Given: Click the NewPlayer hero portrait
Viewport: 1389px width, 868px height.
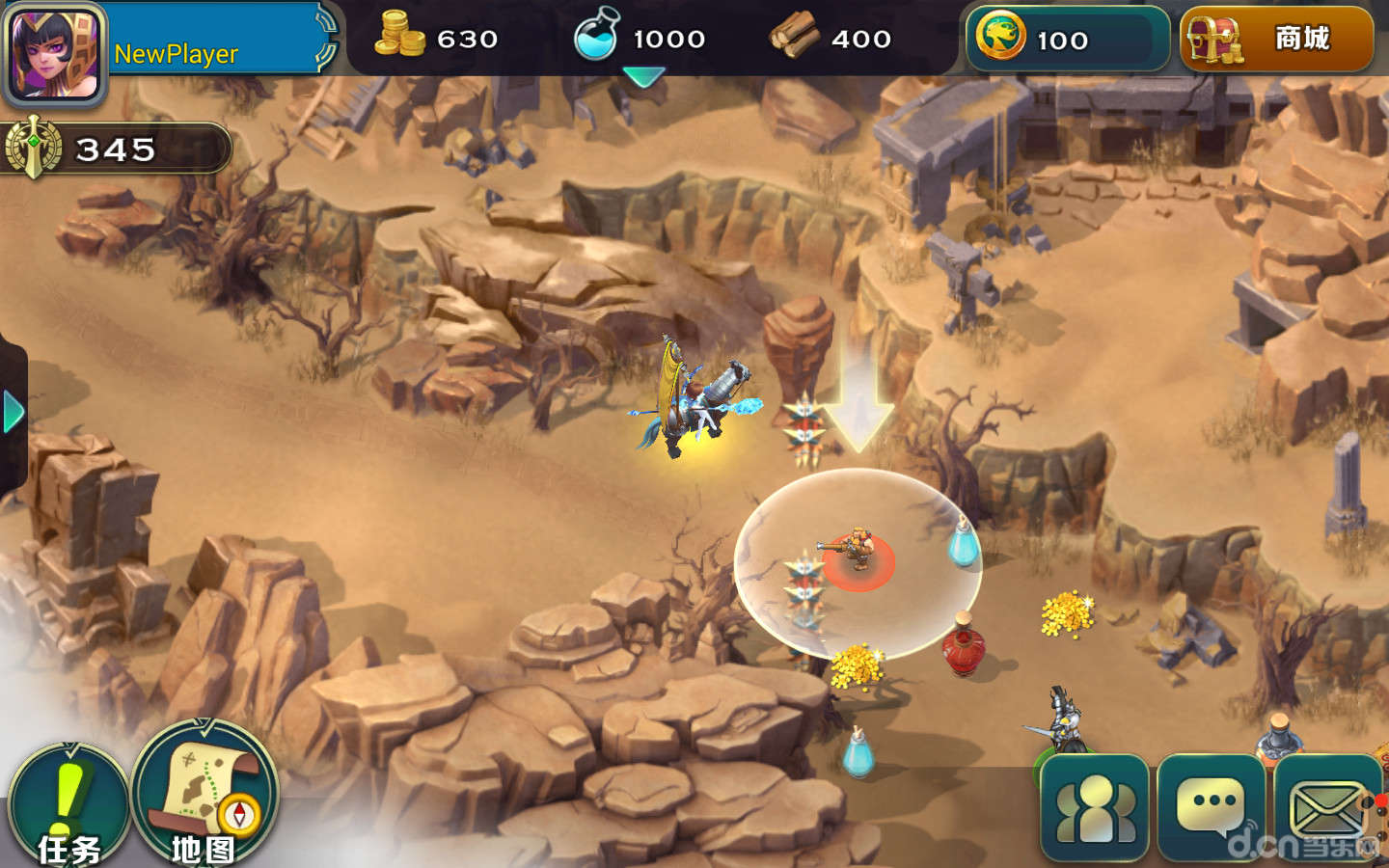Looking at the screenshot, I should (x=55, y=53).
